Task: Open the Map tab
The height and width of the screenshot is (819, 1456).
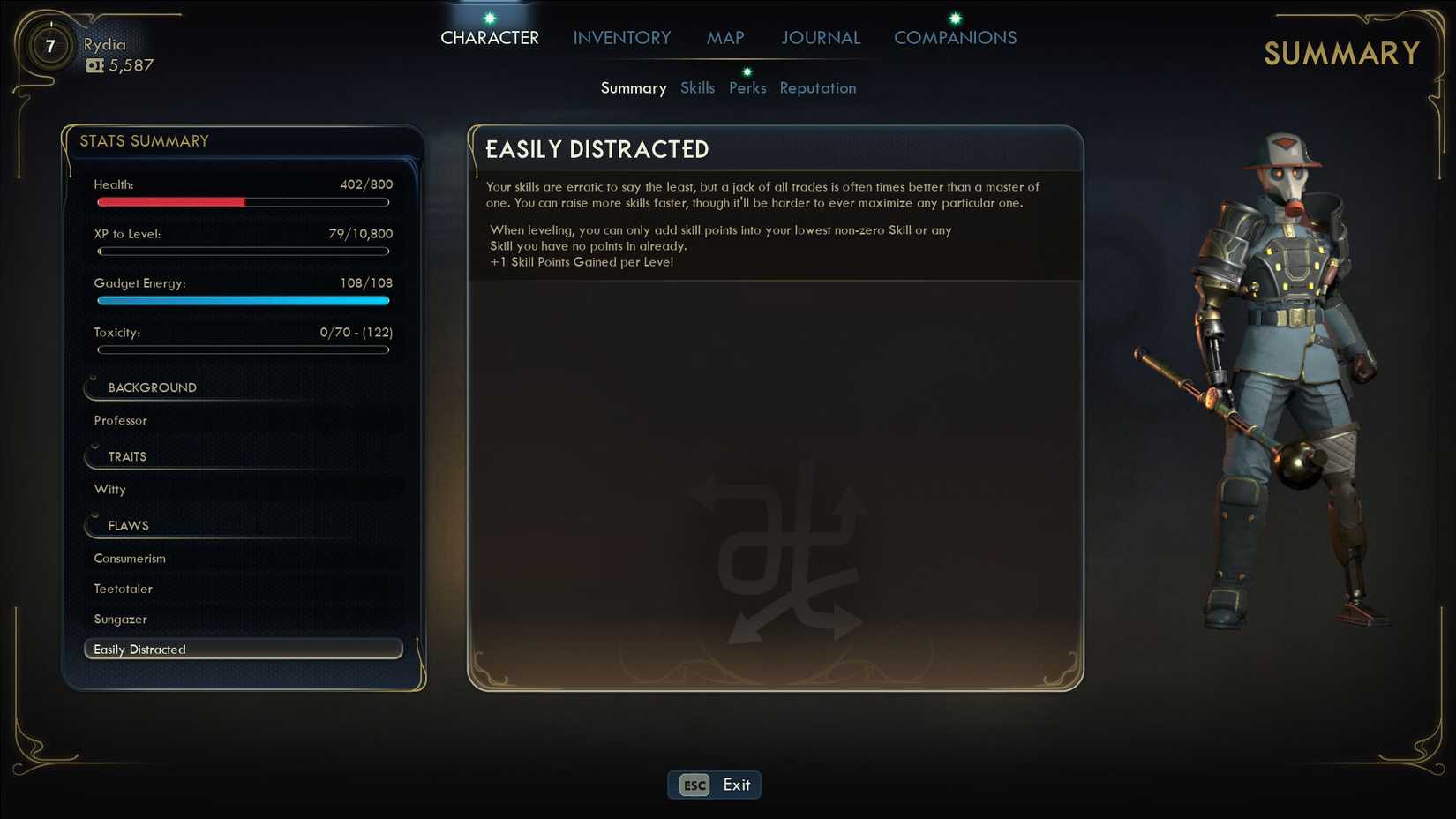Action: pos(724,37)
